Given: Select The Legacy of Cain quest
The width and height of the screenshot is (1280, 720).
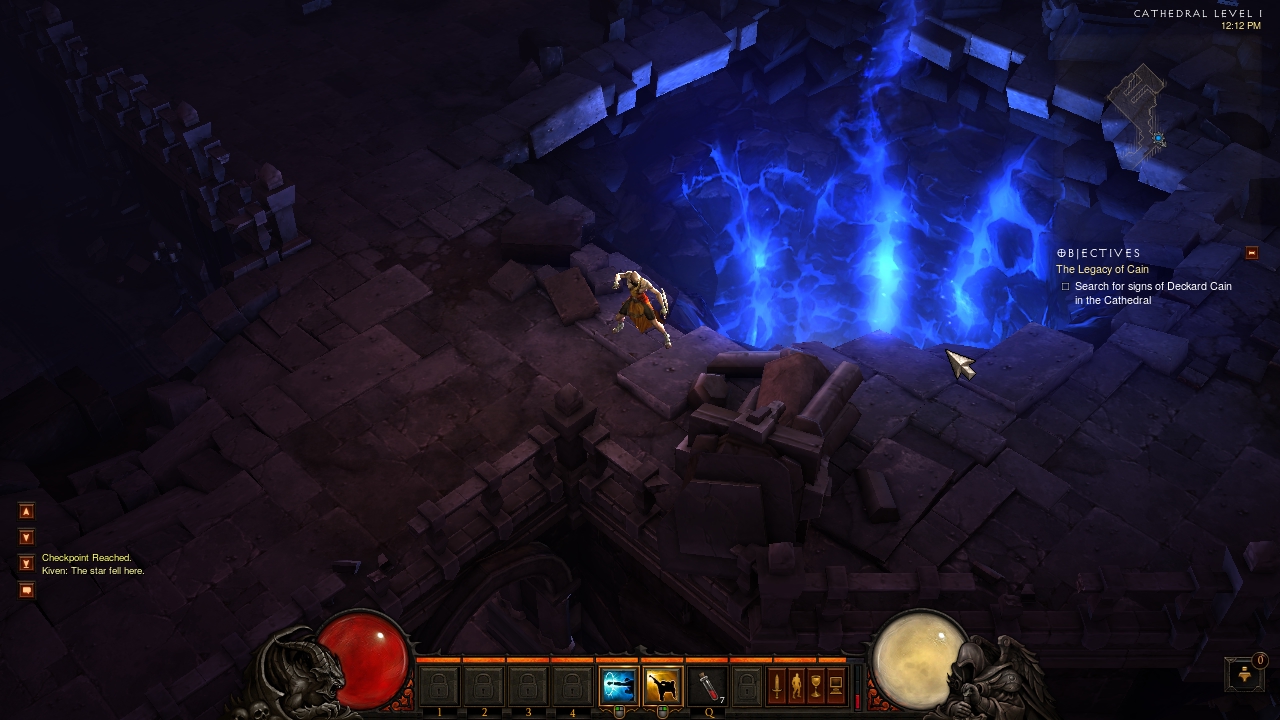Looking at the screenshot, I should (x=1102, y=270).
